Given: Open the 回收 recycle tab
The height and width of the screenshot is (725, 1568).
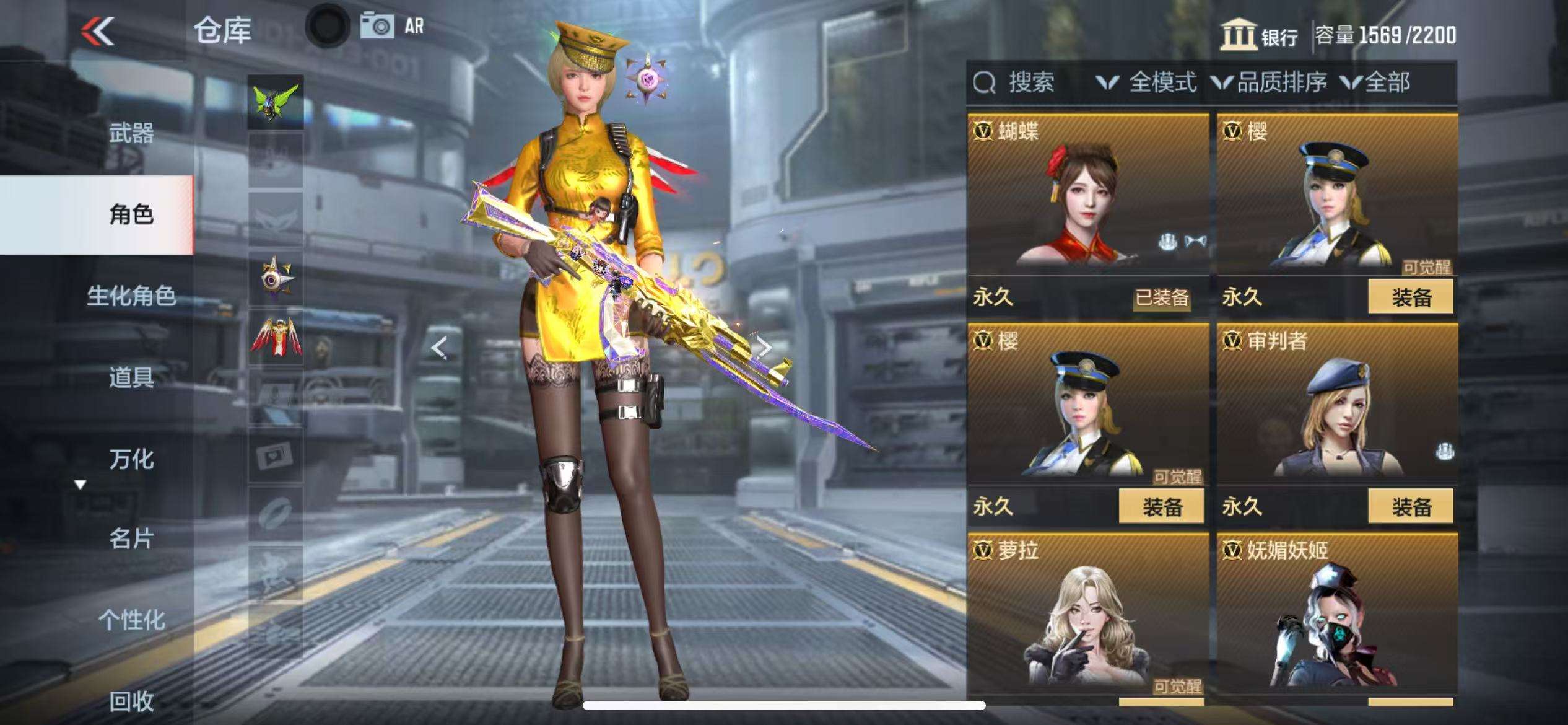Looking at the screenshot, I should [131, 701].
